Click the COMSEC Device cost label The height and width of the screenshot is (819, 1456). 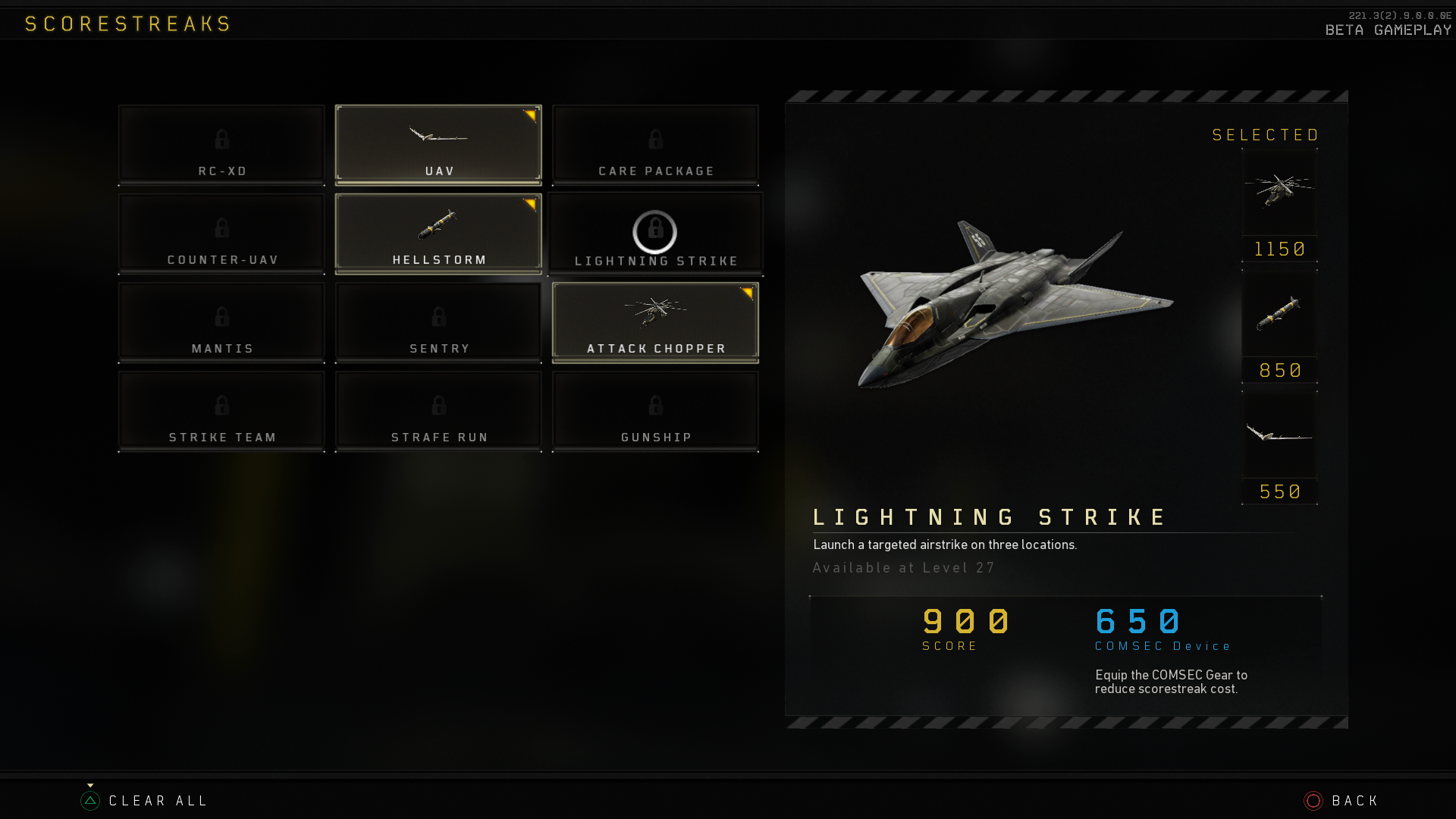click(1163, 646)
